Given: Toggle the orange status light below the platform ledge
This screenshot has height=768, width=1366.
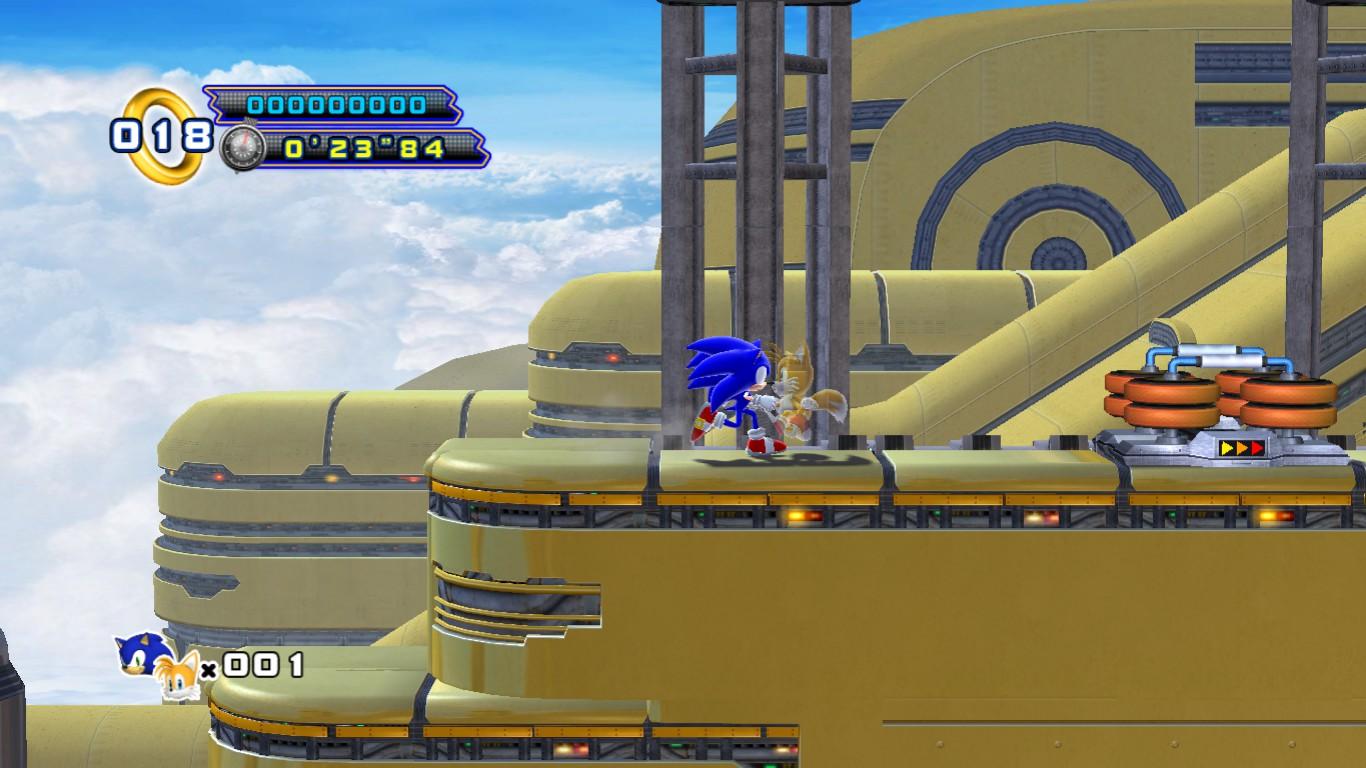Looking at the screenshot, I should (797, 514).
